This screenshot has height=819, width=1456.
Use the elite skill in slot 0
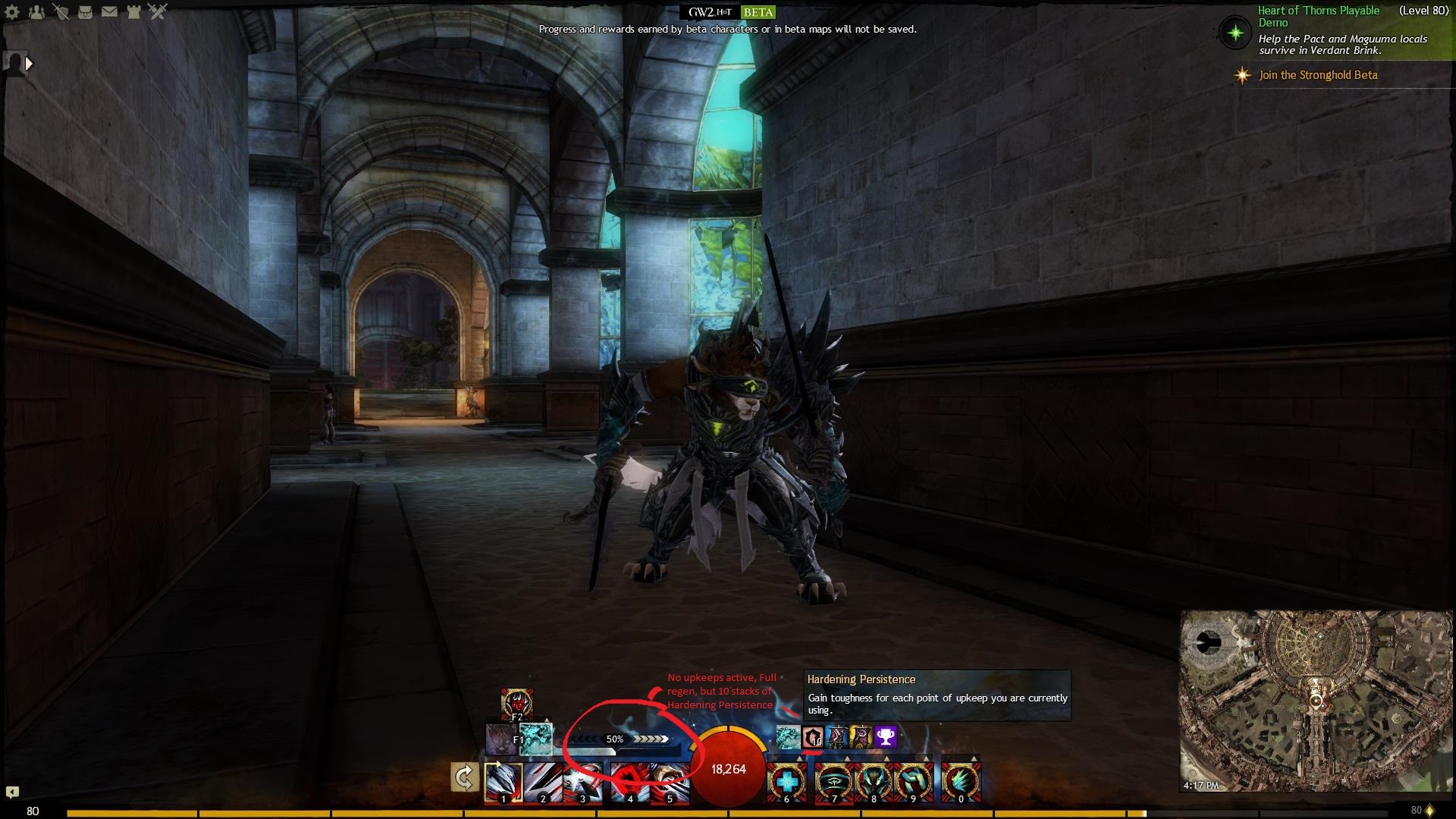click(x=961, y=782)
